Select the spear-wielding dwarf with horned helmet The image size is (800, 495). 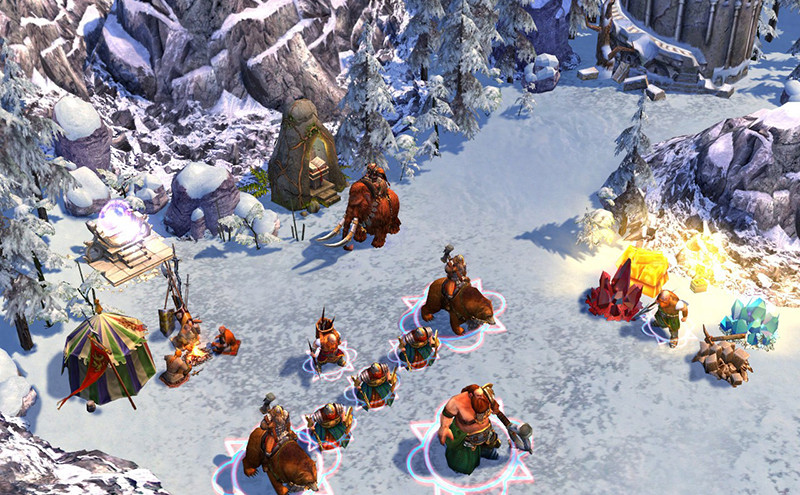[x=326, y=343]
